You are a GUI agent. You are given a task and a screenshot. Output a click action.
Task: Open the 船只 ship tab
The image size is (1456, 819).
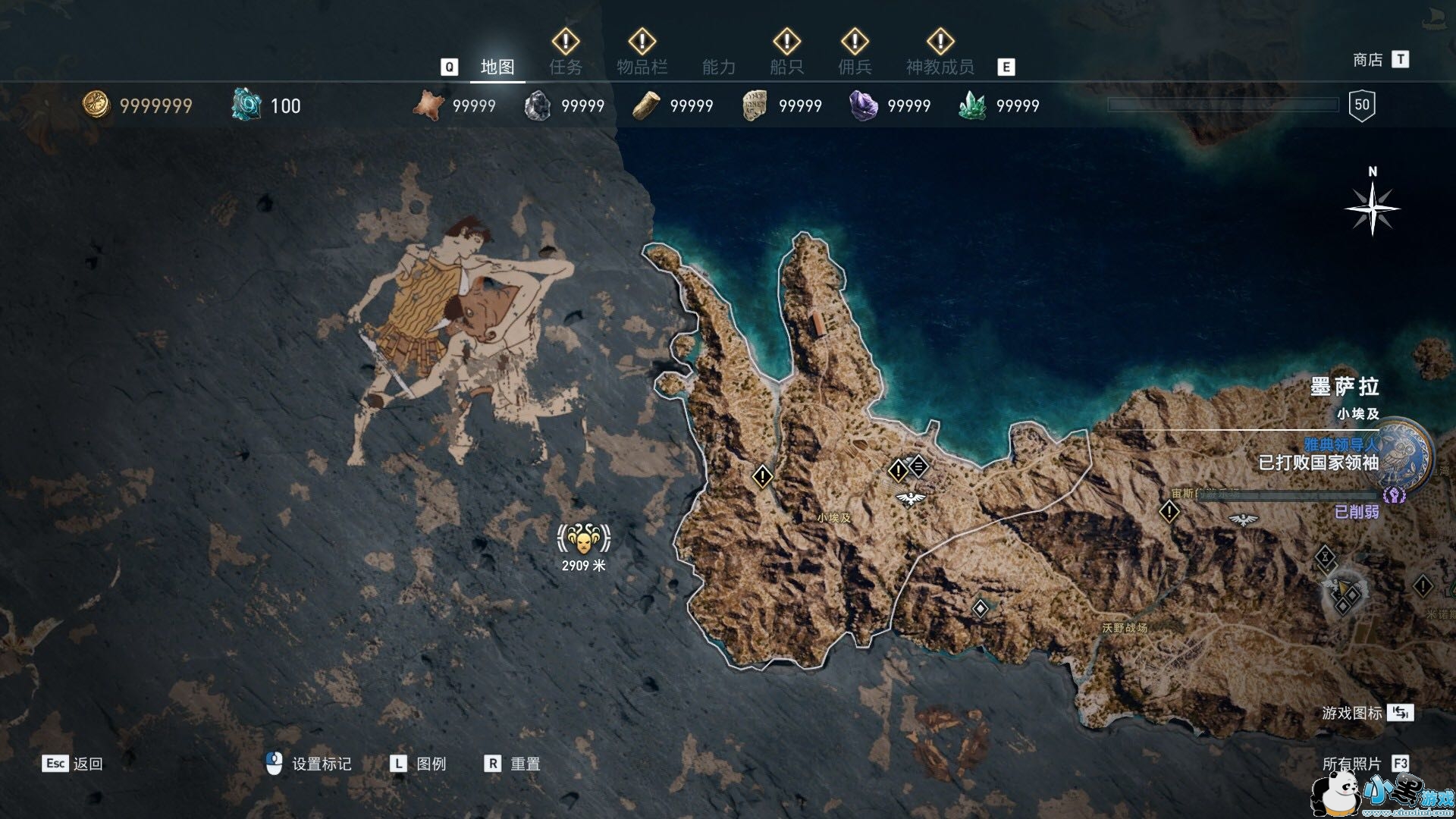coord(786,67)
